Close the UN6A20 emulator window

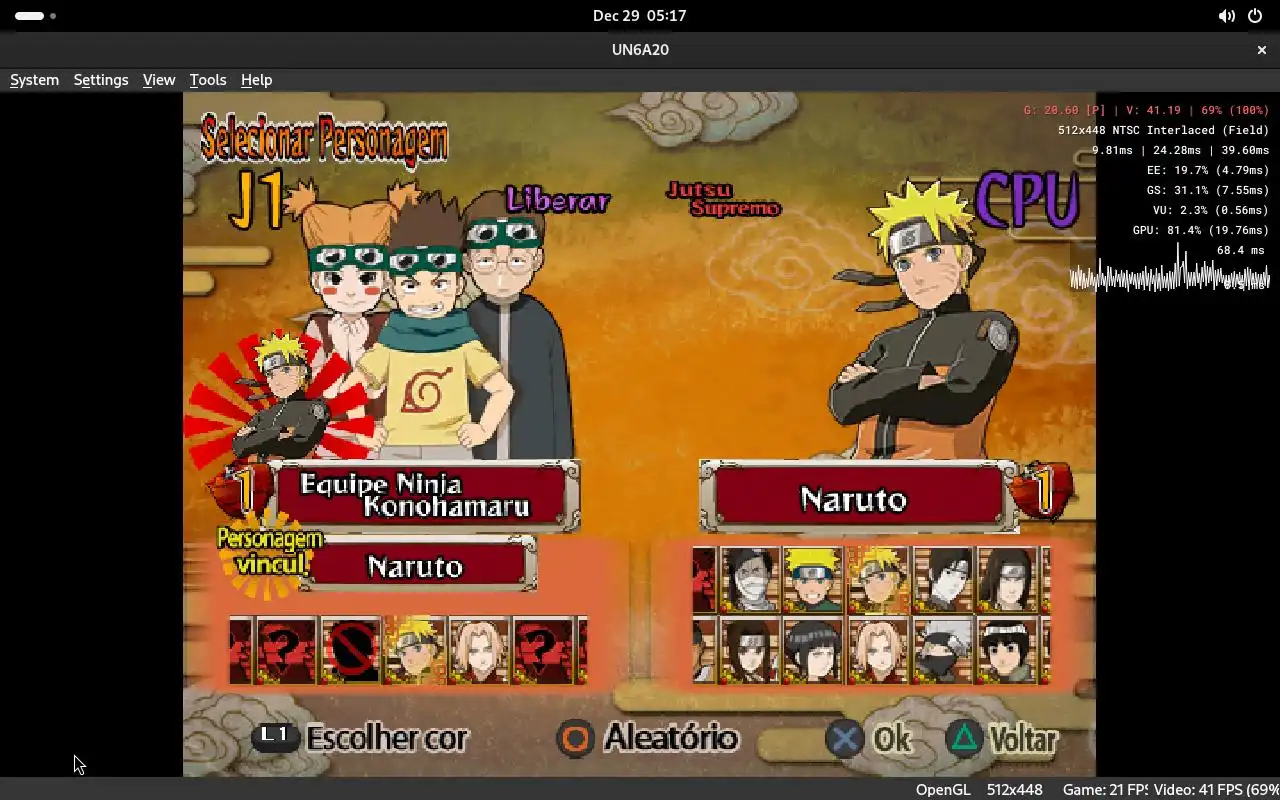tap(1262, 49)
